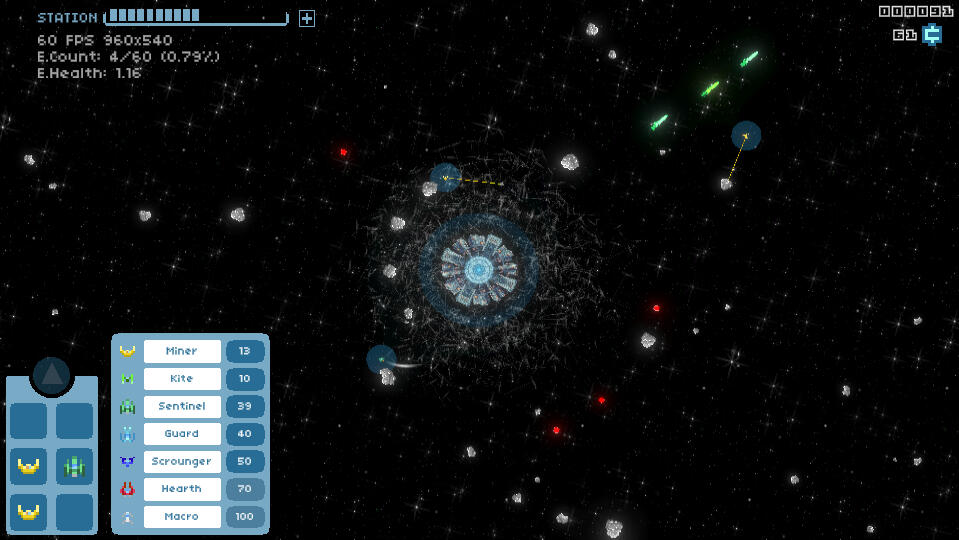Click the plus button beside the station bar
This screenshot has height=540, width=959.
tap(307, 18)
